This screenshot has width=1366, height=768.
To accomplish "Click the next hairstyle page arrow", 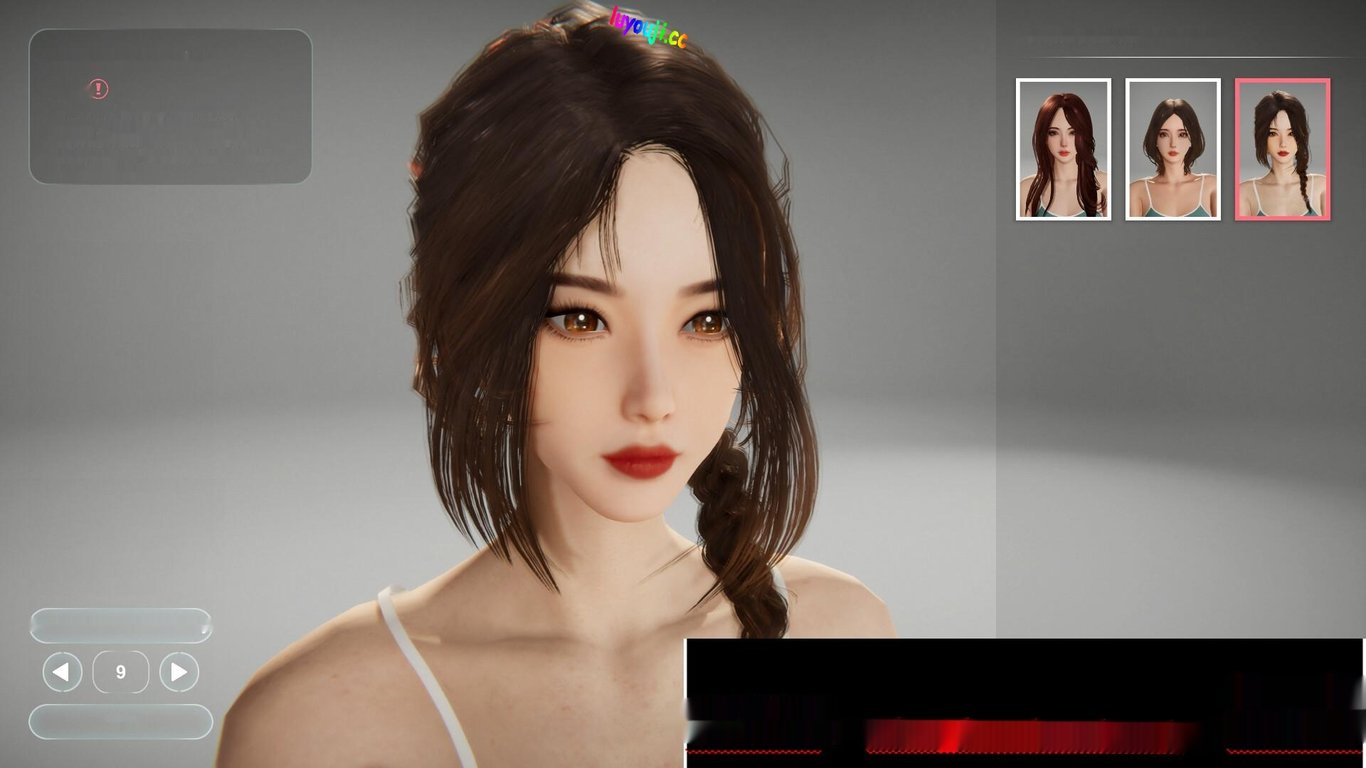I will click(179, 671).
